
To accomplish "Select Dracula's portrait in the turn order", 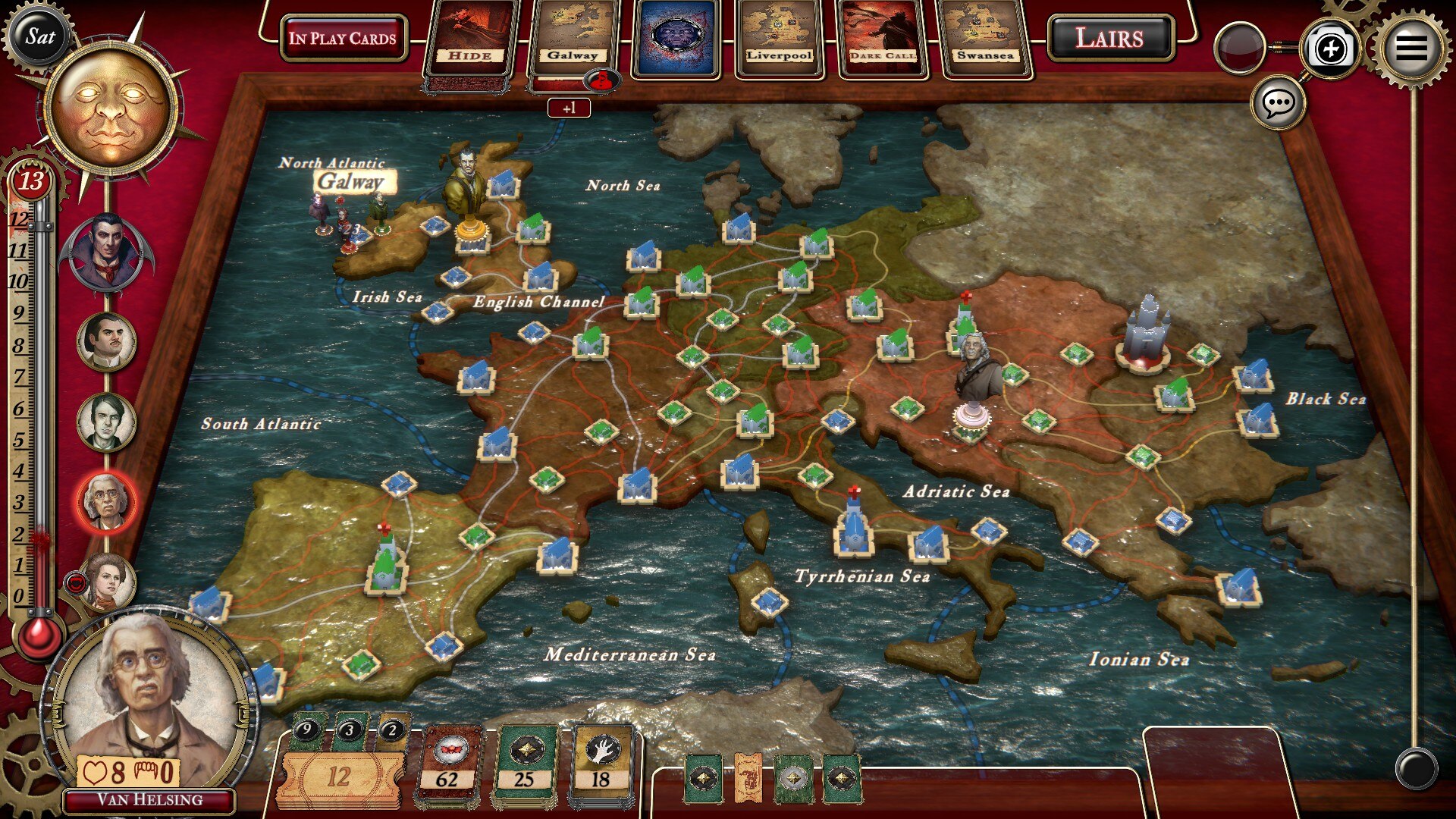I will (107, 253).
